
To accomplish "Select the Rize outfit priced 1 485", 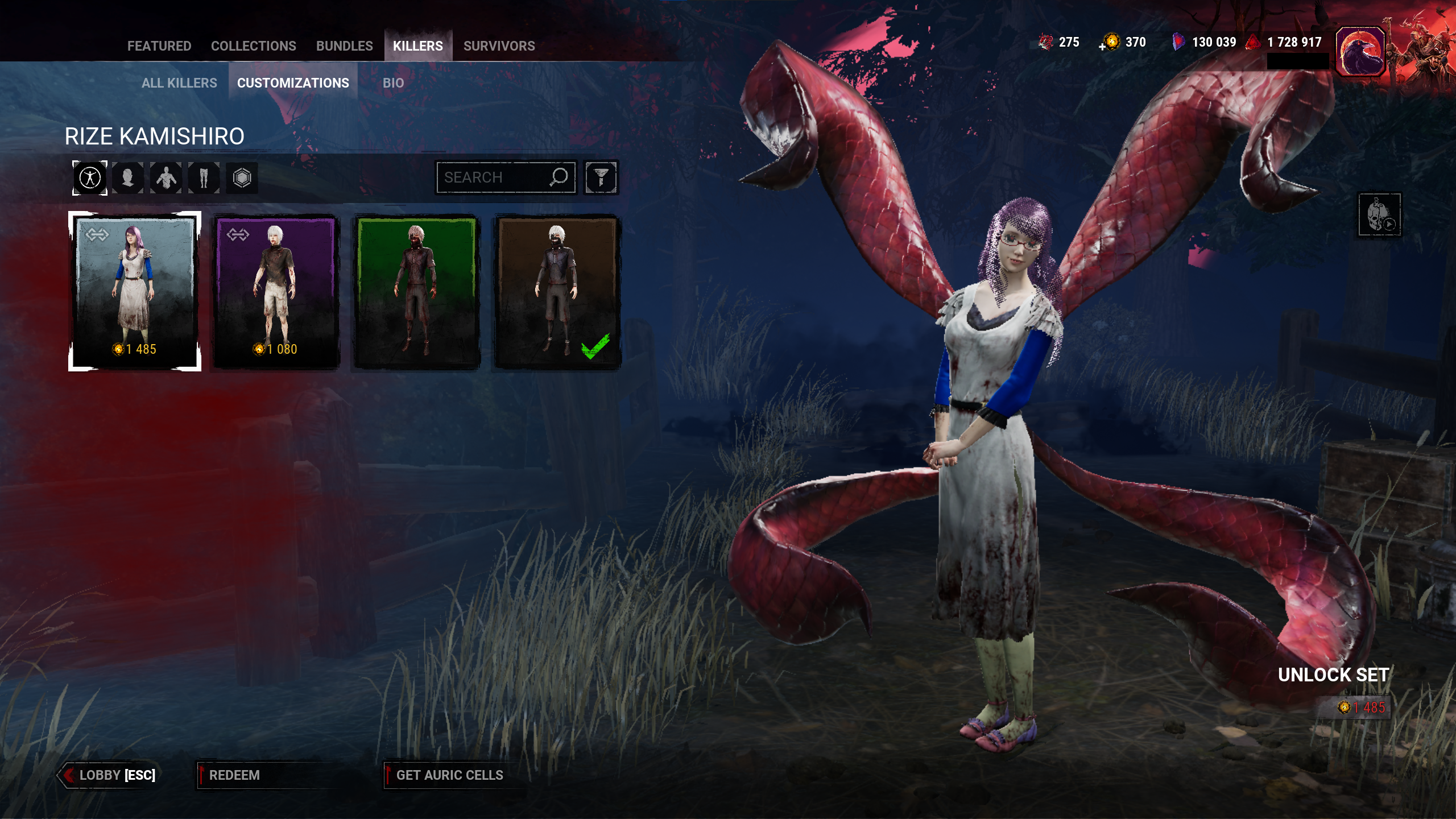I will point(135,291).
